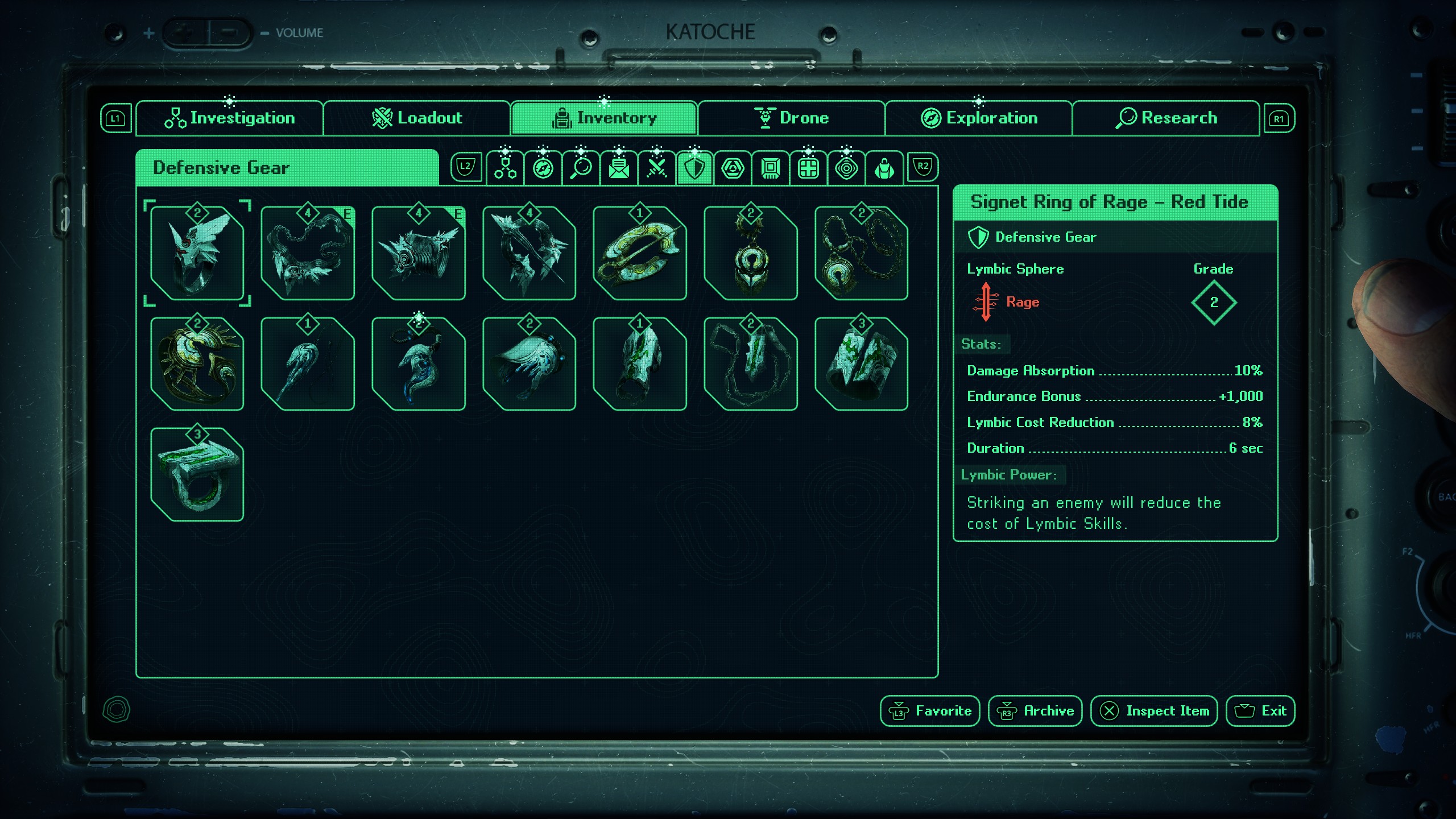
Task: Switch to the Research tab
Action: coord(1166,118)
